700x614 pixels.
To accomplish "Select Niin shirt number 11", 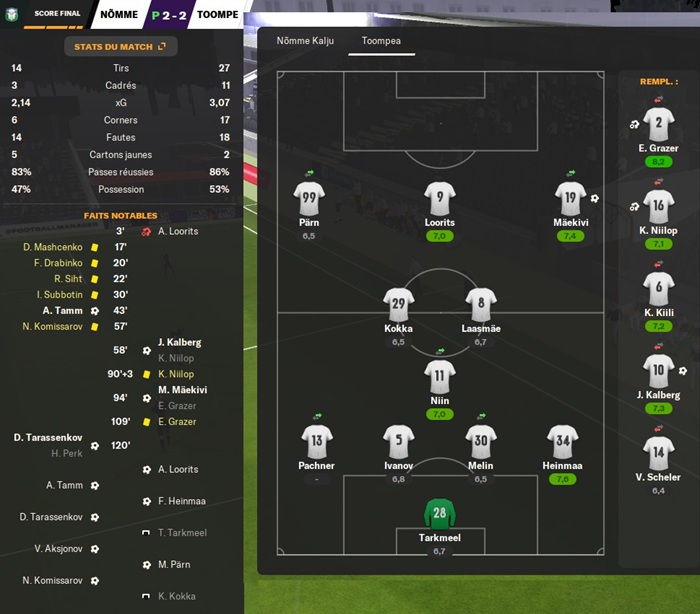I will point(439,376).
